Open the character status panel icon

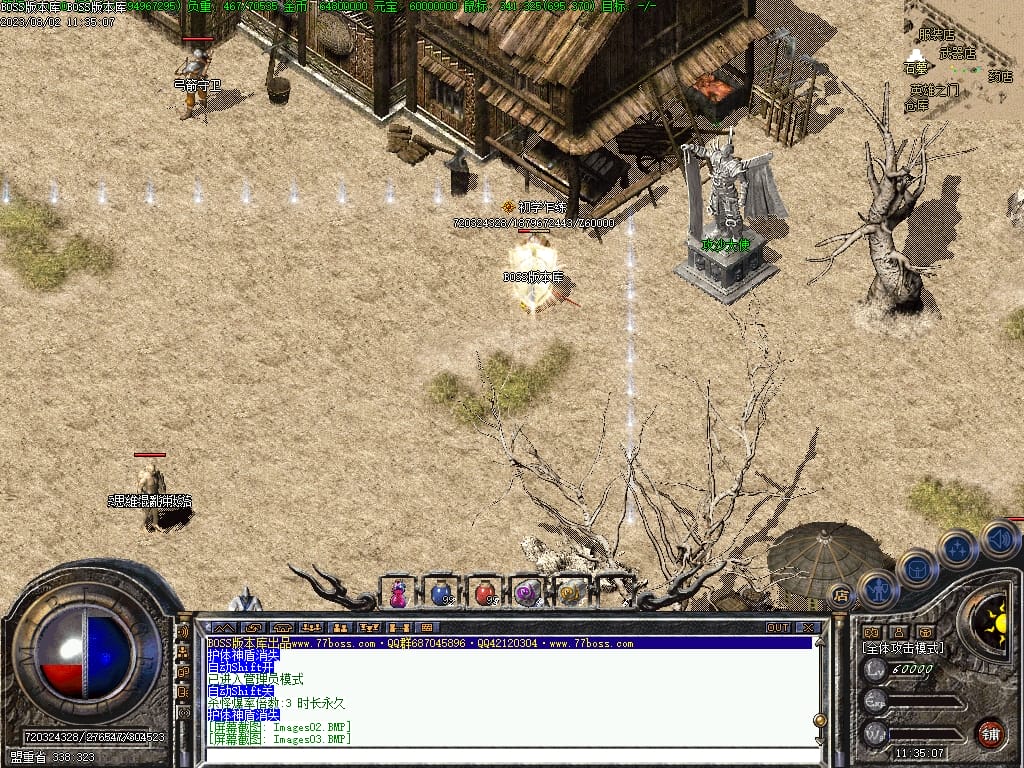[878, 589]
